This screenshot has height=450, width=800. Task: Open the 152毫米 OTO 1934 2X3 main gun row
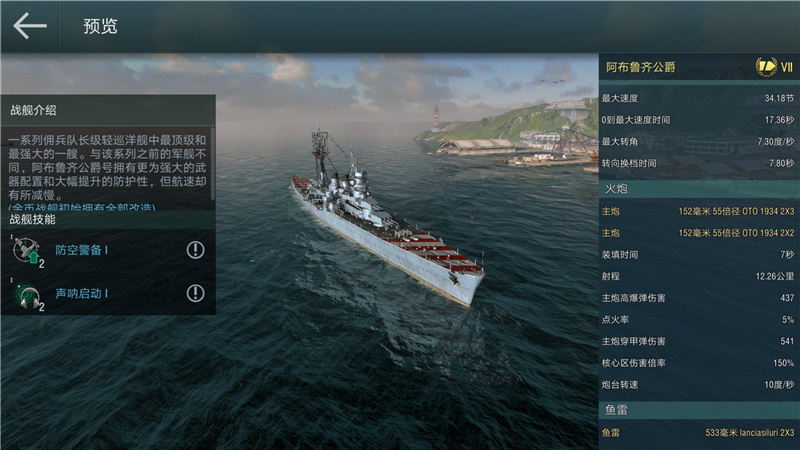pyautogui.click(x=698, y=211)
